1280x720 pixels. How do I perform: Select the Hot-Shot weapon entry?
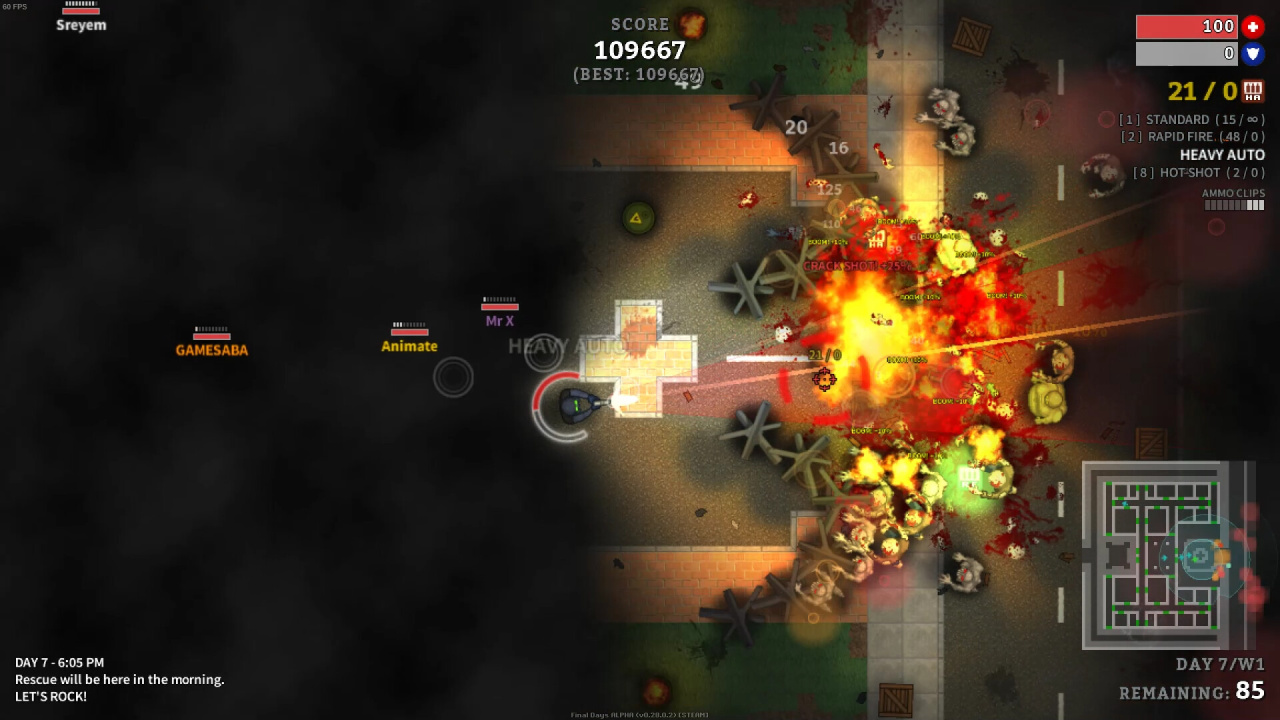point(1198,173)
